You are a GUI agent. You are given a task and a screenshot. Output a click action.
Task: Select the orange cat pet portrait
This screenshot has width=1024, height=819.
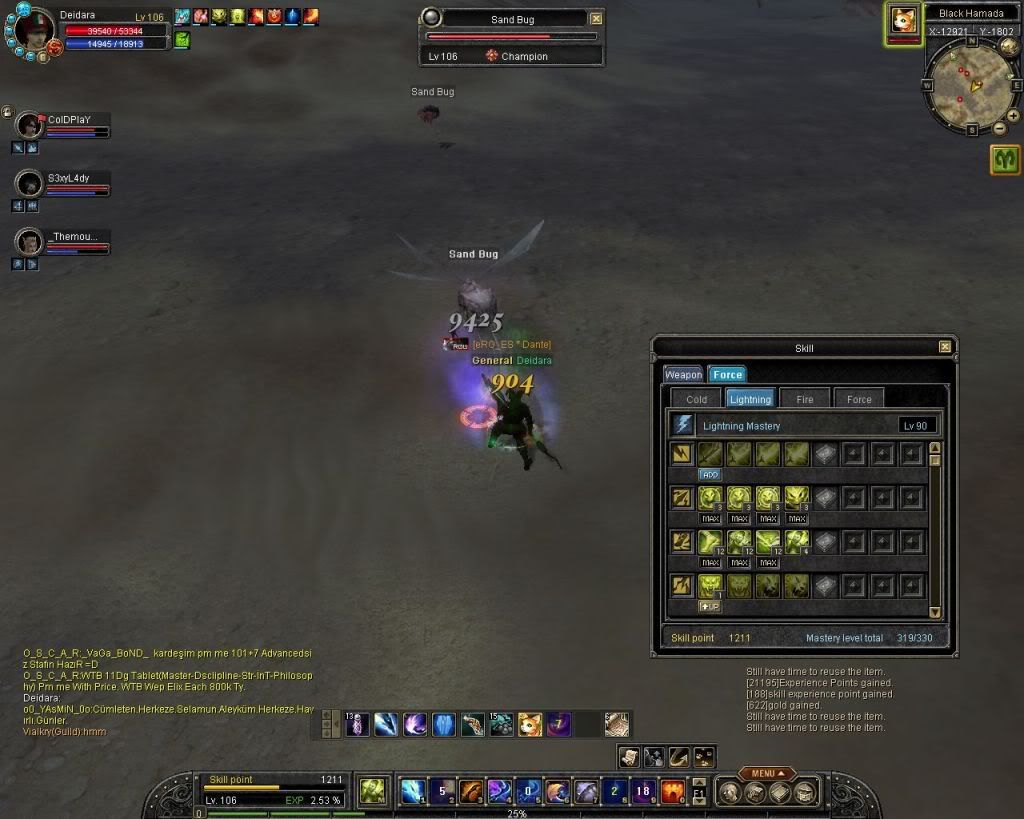pyautogui.click(x=904, y=22)
